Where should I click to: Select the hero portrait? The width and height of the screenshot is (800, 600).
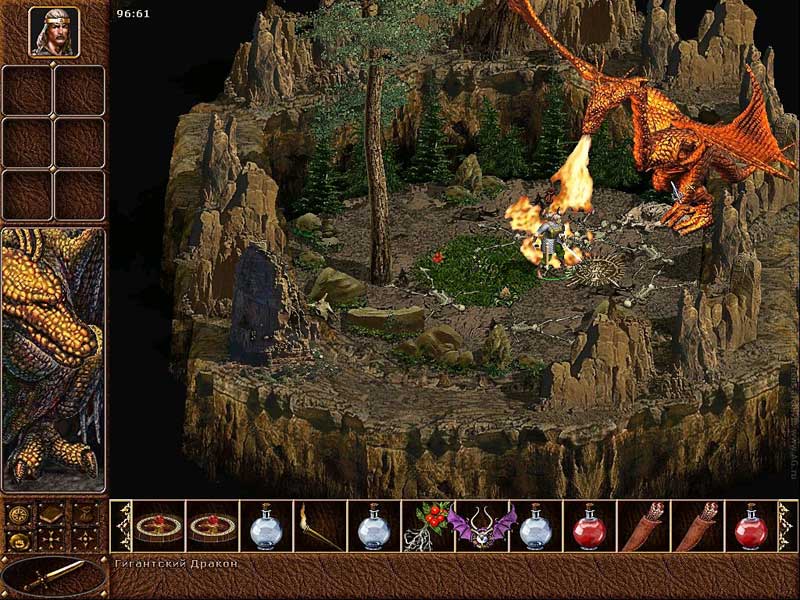(54, 32)
